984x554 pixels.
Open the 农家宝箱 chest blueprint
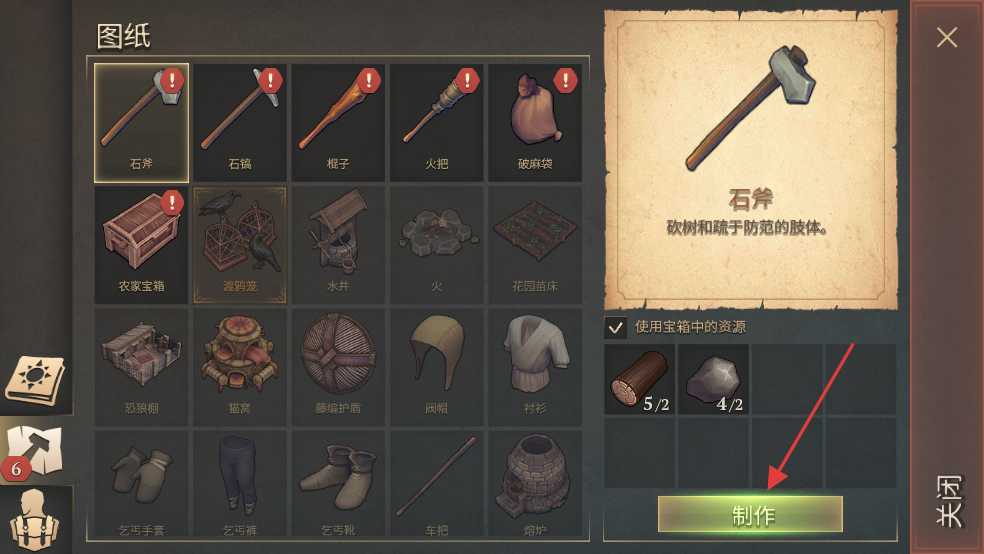141,244
